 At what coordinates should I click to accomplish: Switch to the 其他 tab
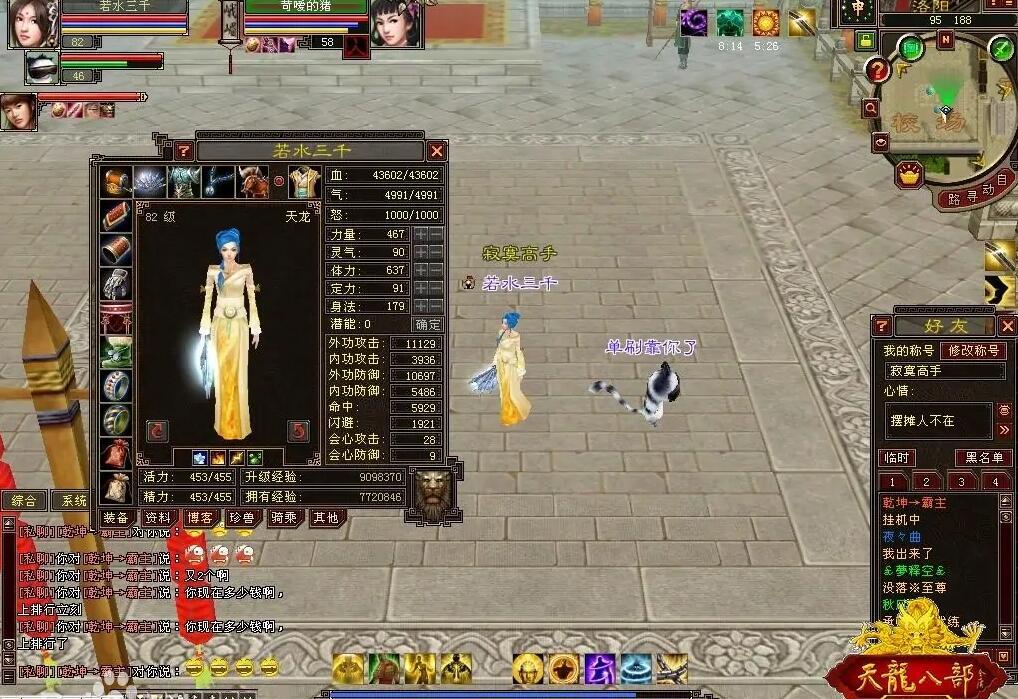pos(325,517)
